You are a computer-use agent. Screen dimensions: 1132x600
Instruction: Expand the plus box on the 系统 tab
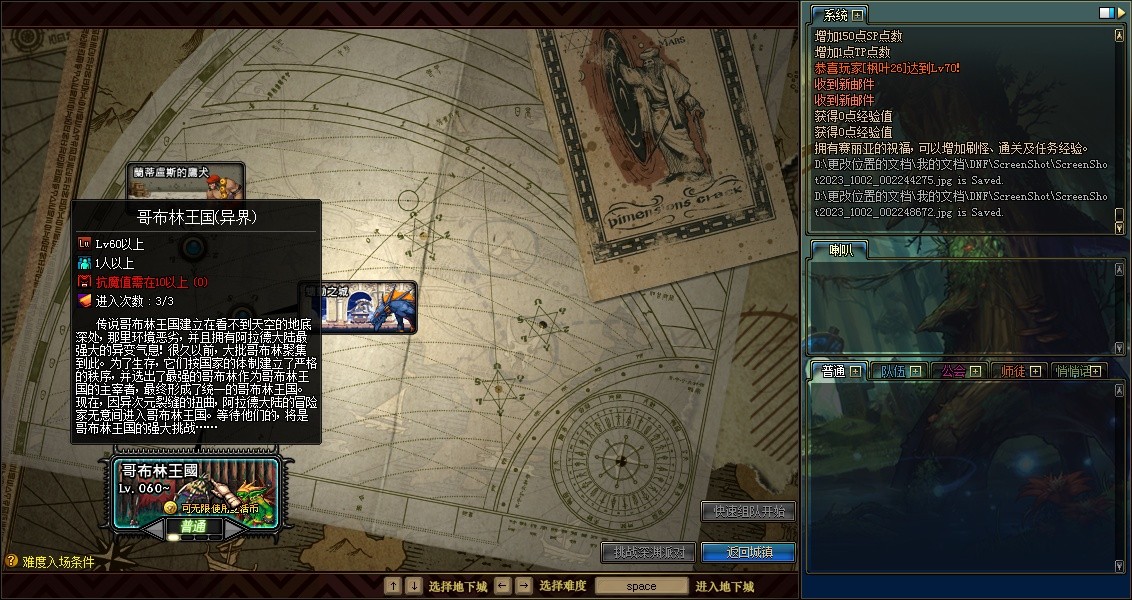(x=857, y=15)
